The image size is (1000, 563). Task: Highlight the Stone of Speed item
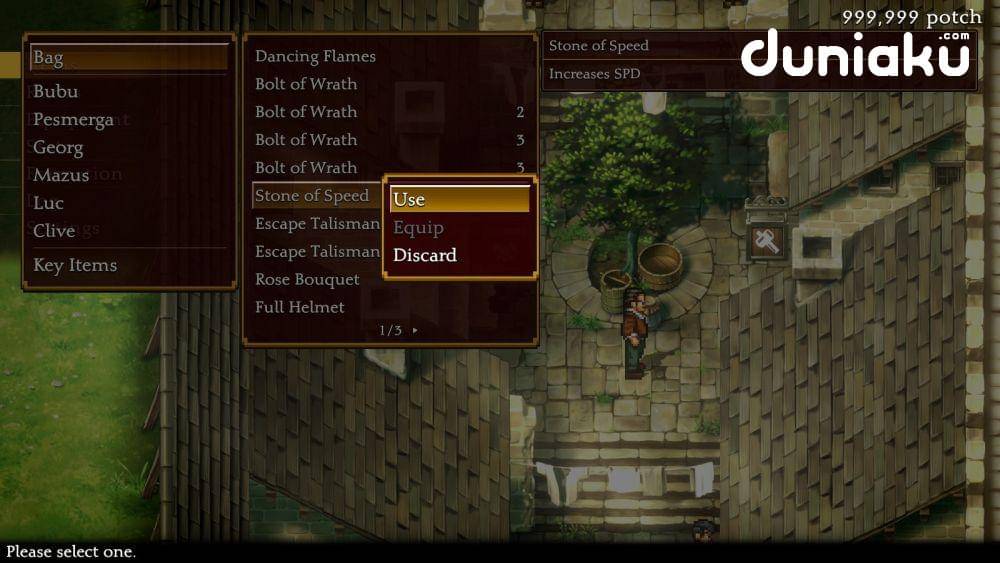click(x=312, y=195)
